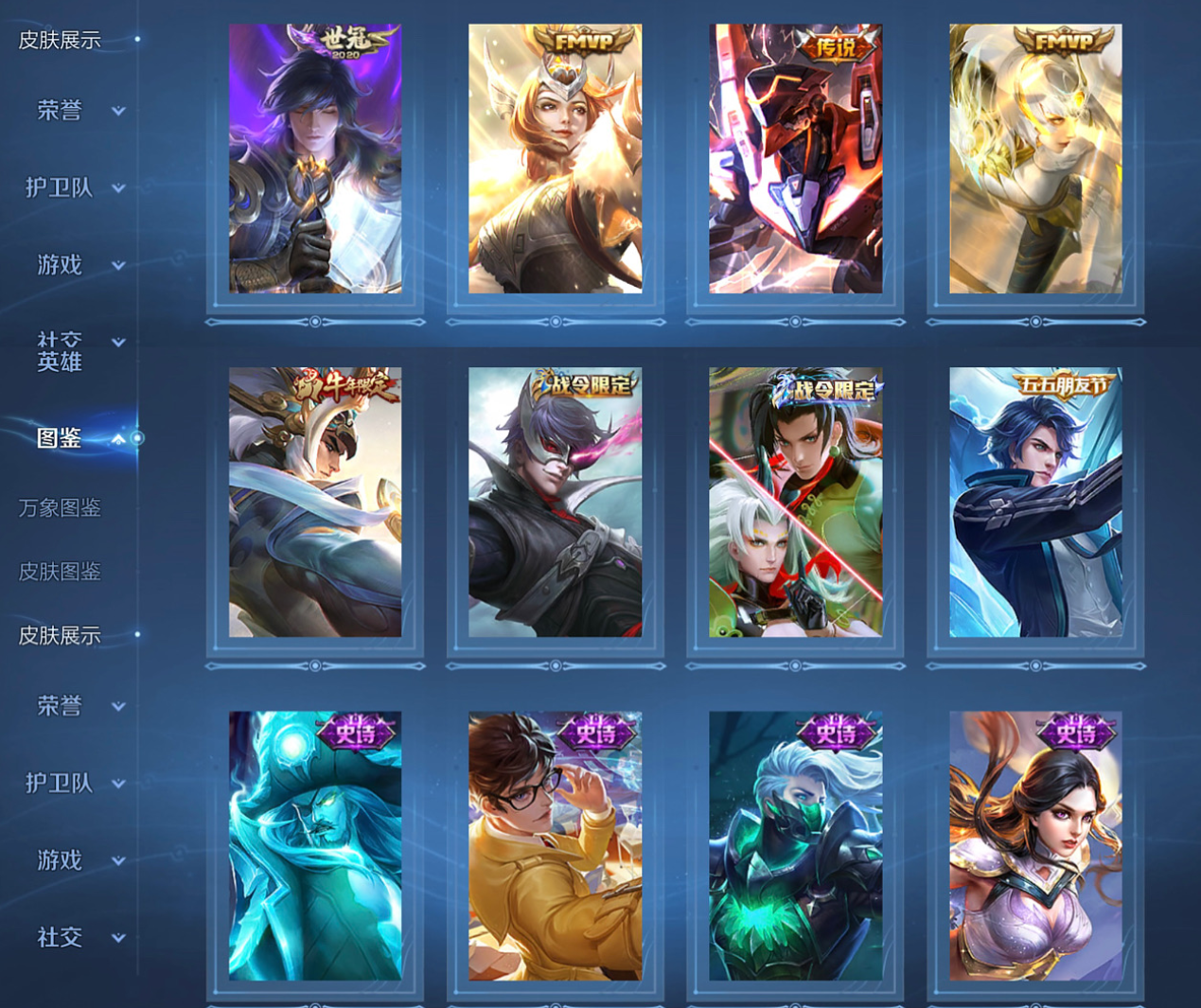Screen dimensions: 1201x1008
Task: Collapse the 图鉴 sidebar section
Action: click(118, 439)
